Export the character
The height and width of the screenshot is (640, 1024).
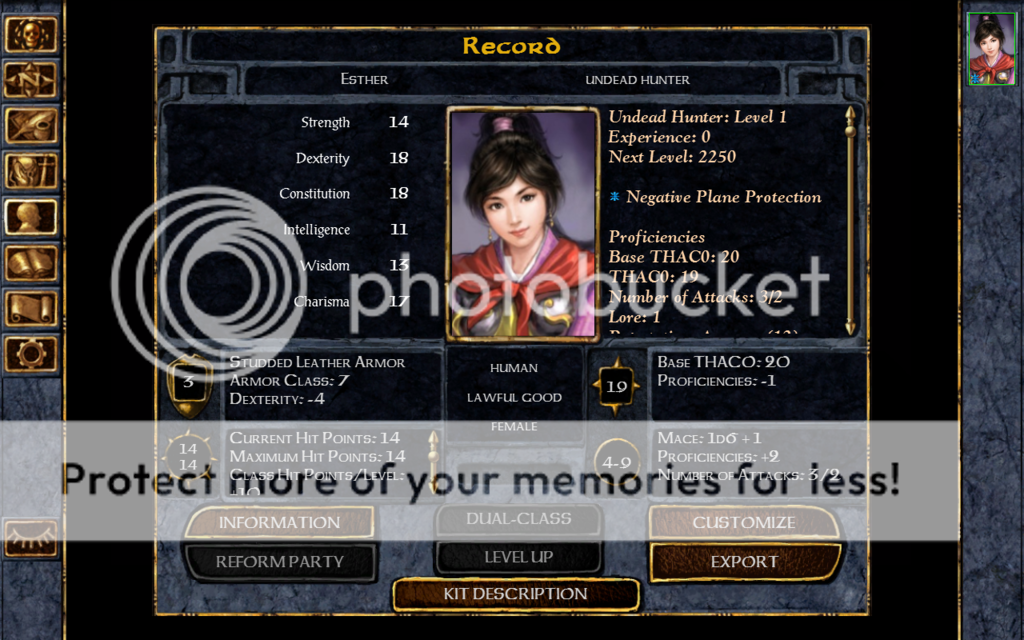click(744, 562)
